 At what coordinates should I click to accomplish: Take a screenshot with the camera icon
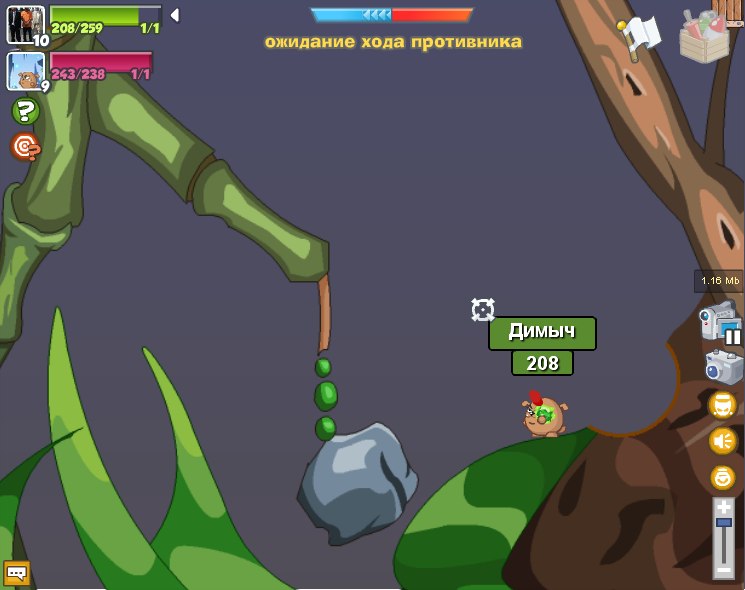coord(723,367)
